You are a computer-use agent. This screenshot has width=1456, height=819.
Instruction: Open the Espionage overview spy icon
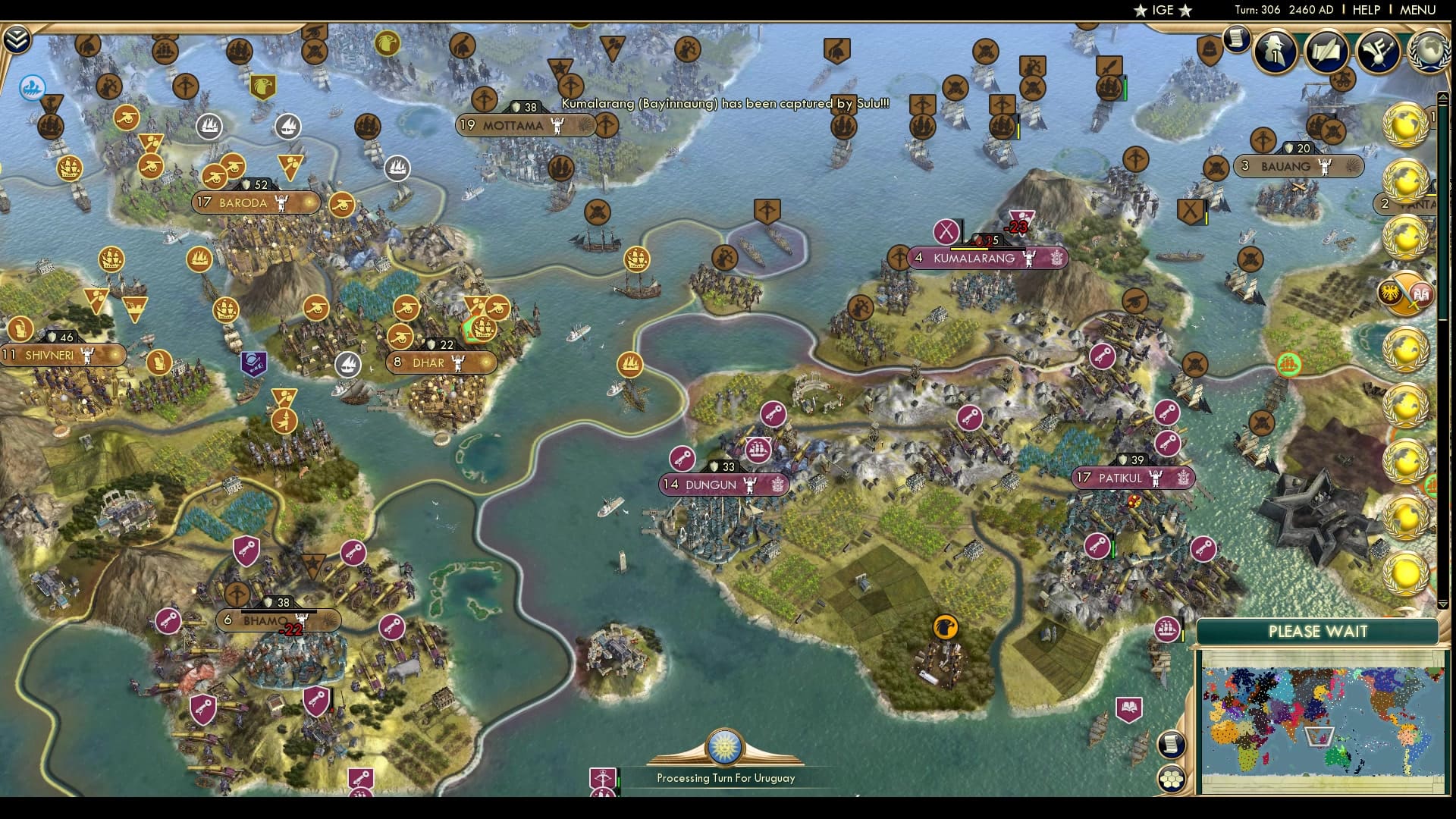click(1273, 52)
